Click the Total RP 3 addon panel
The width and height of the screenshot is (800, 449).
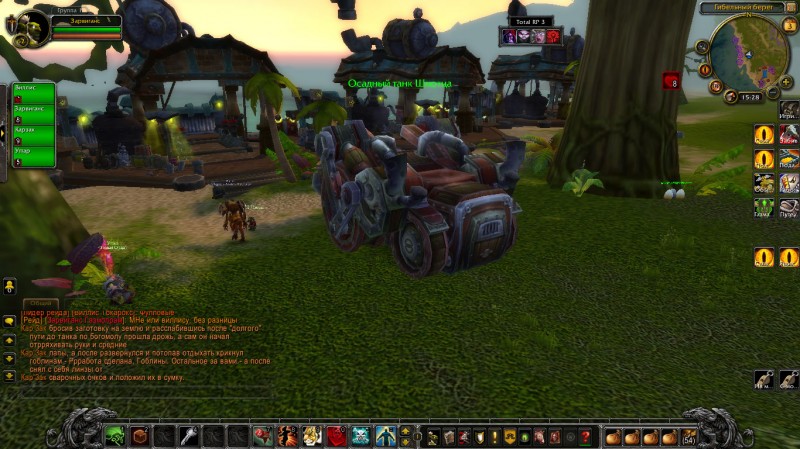click(530, 31)
